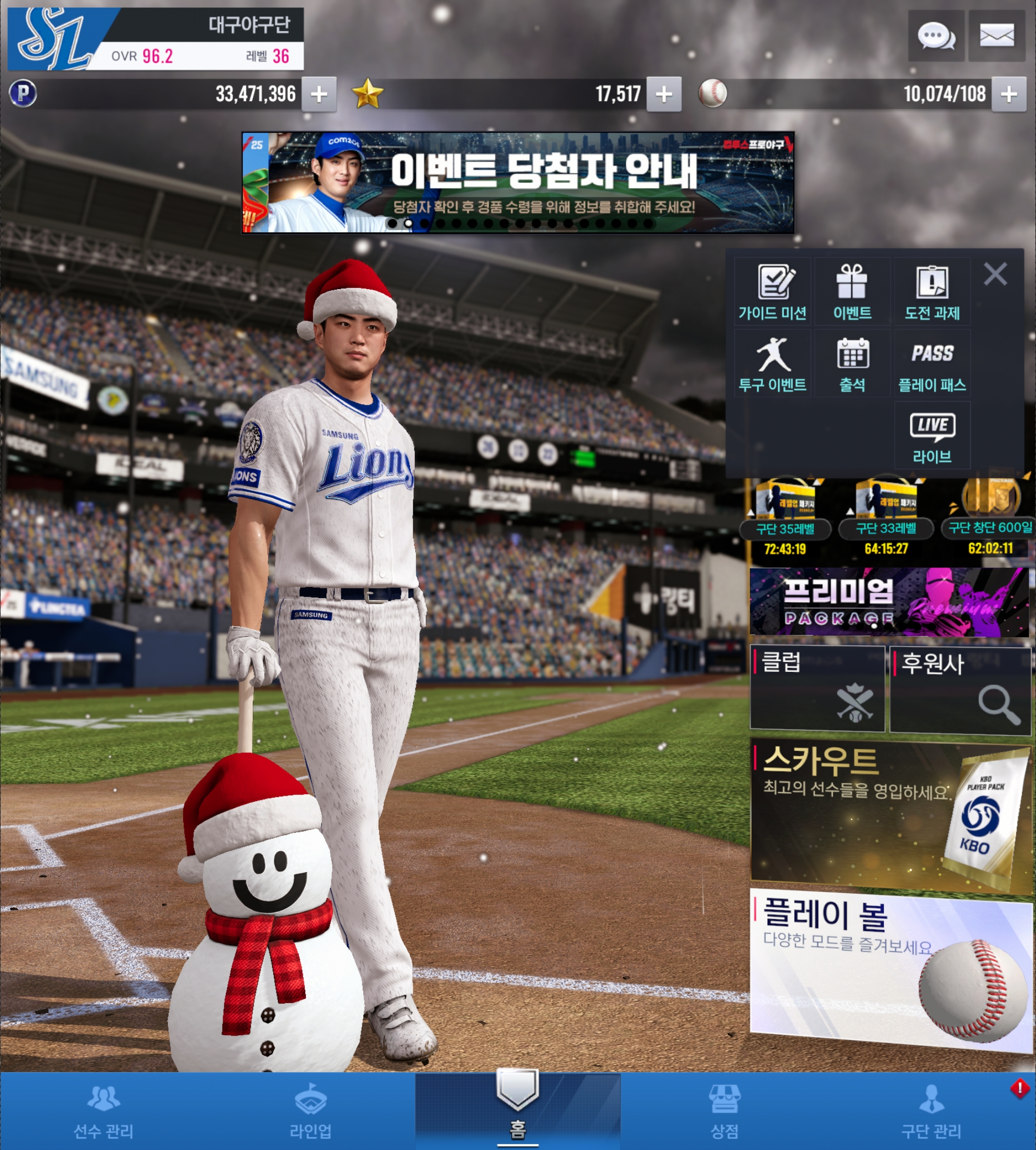The image size is (1036, 1150).
Task: Open the 스카우트 scout panel
Action: [890, 814]
